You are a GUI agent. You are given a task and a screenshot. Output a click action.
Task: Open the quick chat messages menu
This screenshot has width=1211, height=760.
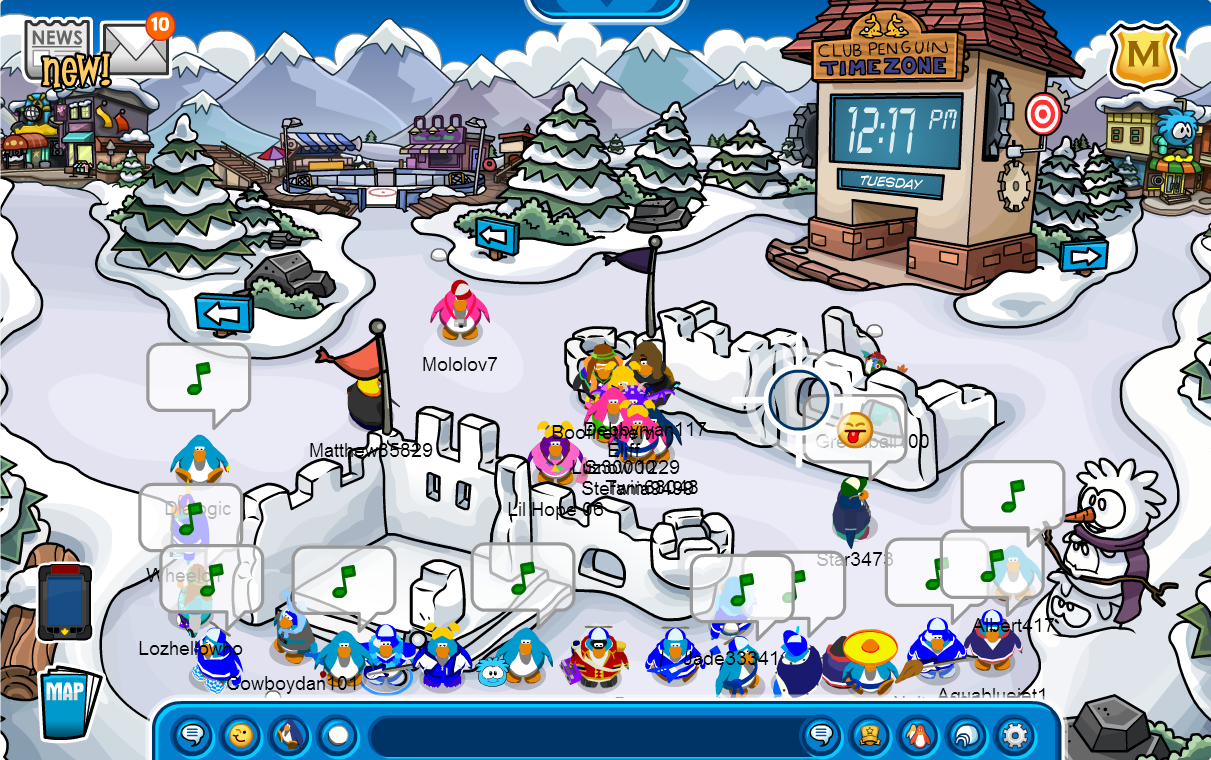coord(192,737)
